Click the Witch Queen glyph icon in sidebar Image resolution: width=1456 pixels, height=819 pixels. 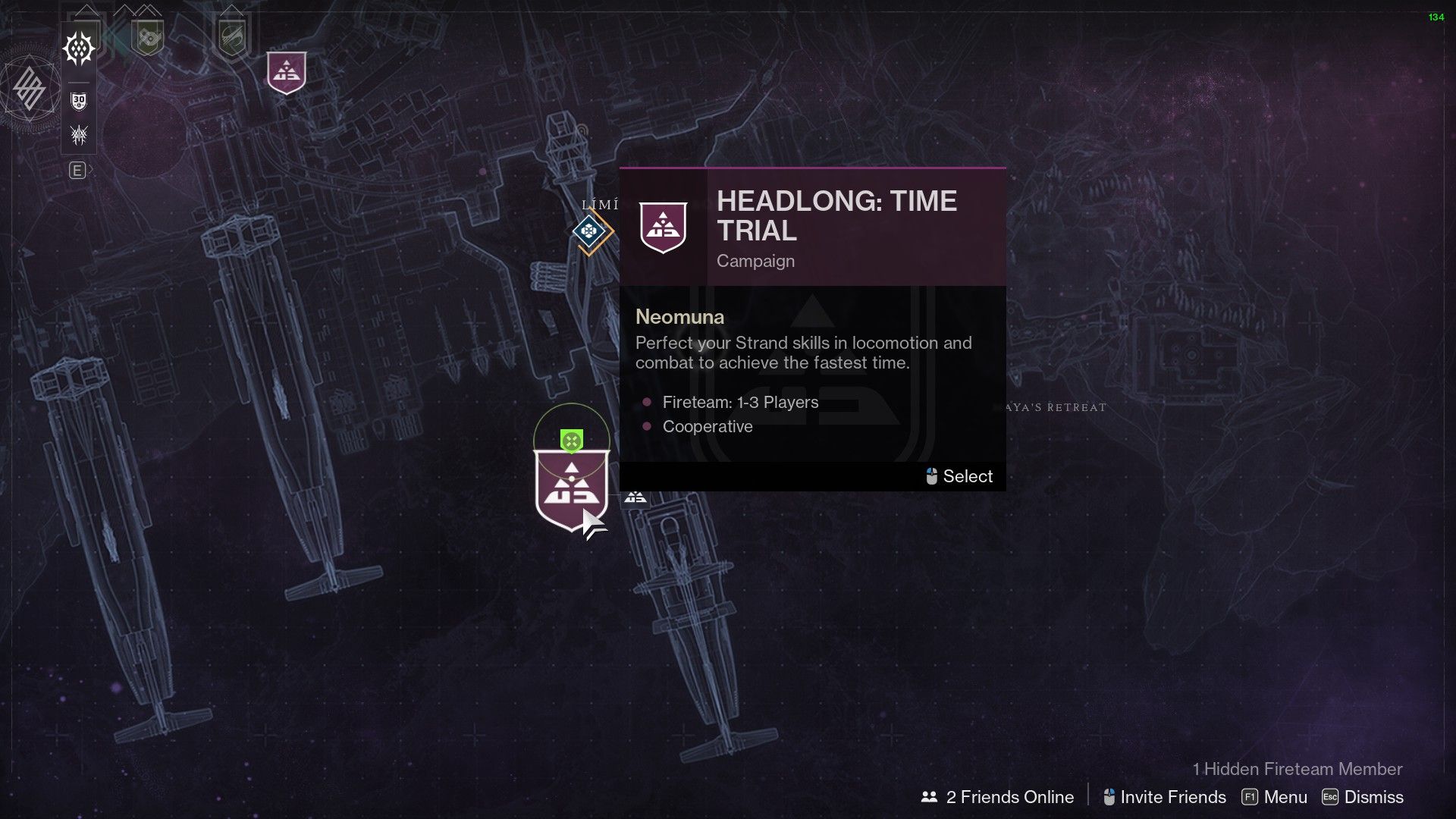tap(79, 135)
